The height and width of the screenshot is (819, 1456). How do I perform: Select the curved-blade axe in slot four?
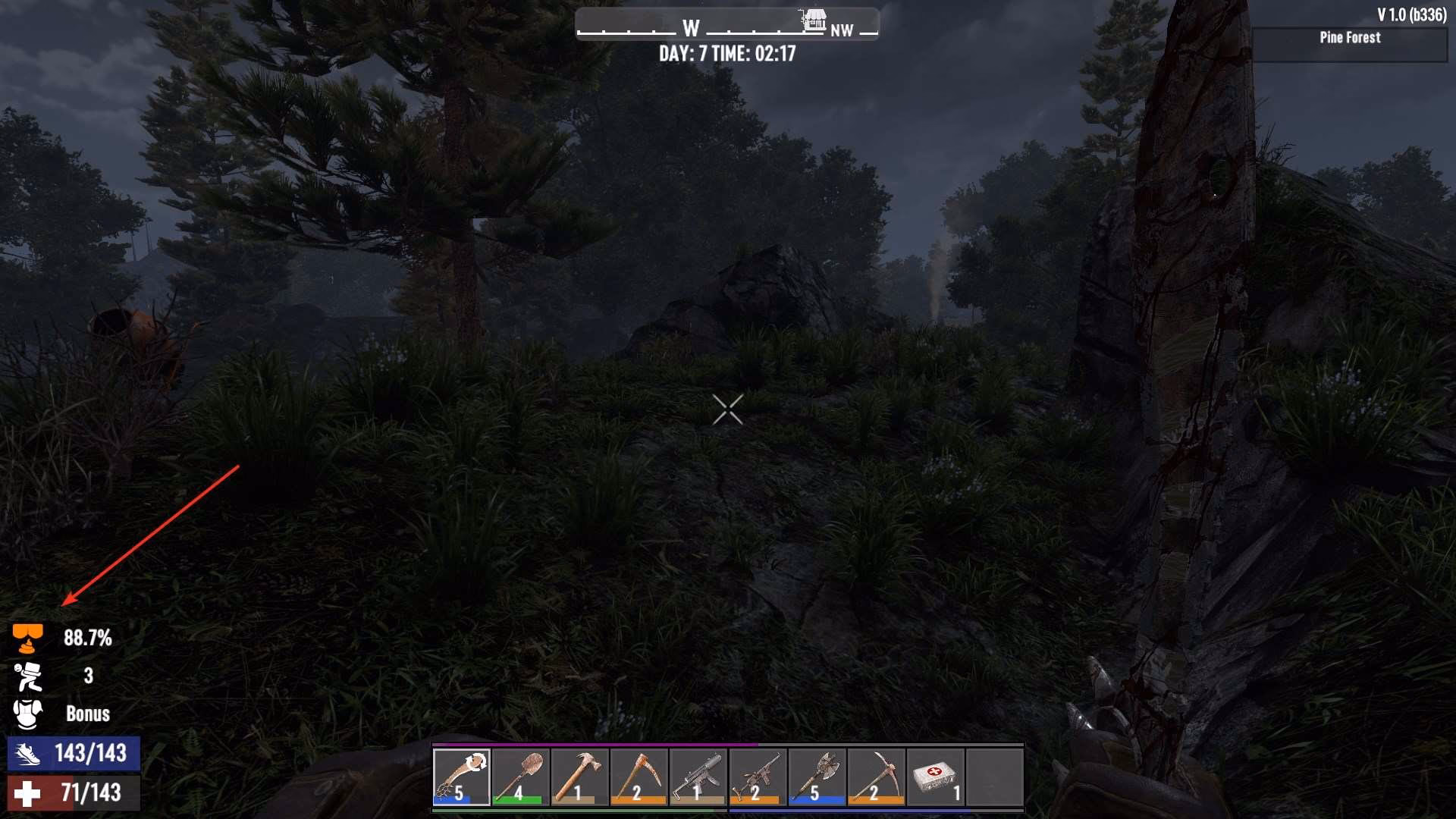[x=639, y=777]
